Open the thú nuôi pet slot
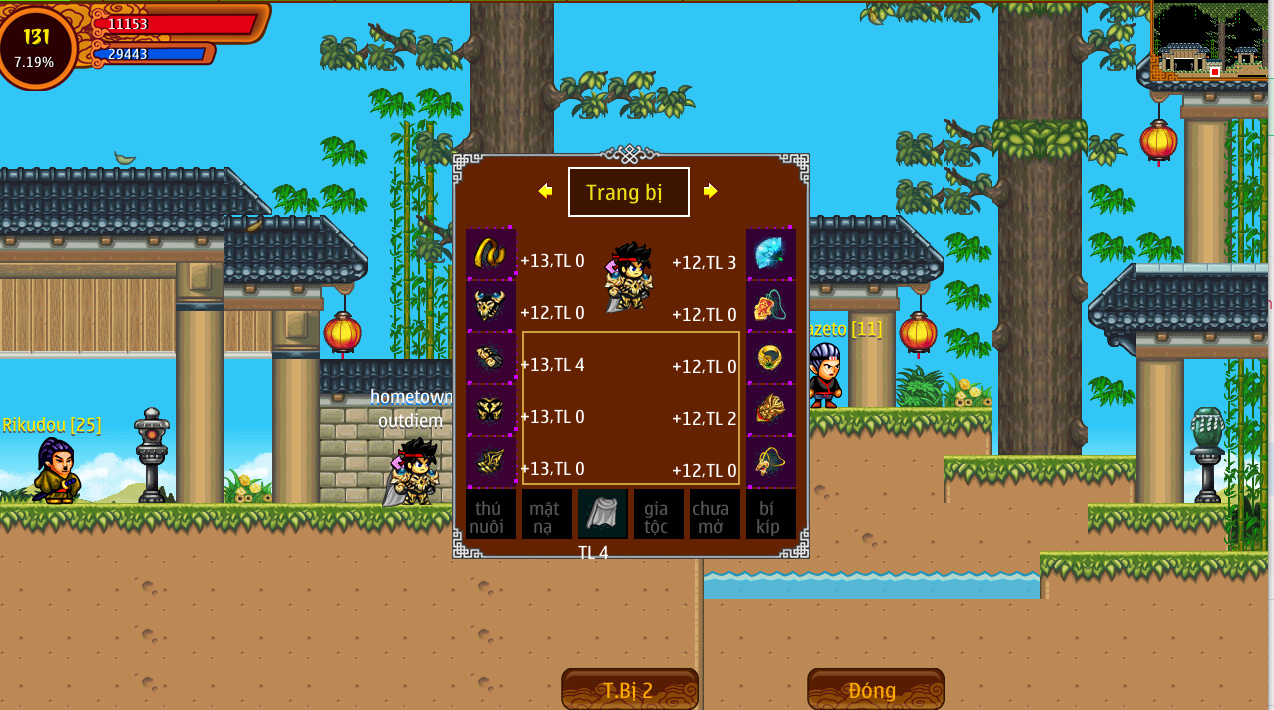The width and height of the screenshot is (1274, 710). 490,514
